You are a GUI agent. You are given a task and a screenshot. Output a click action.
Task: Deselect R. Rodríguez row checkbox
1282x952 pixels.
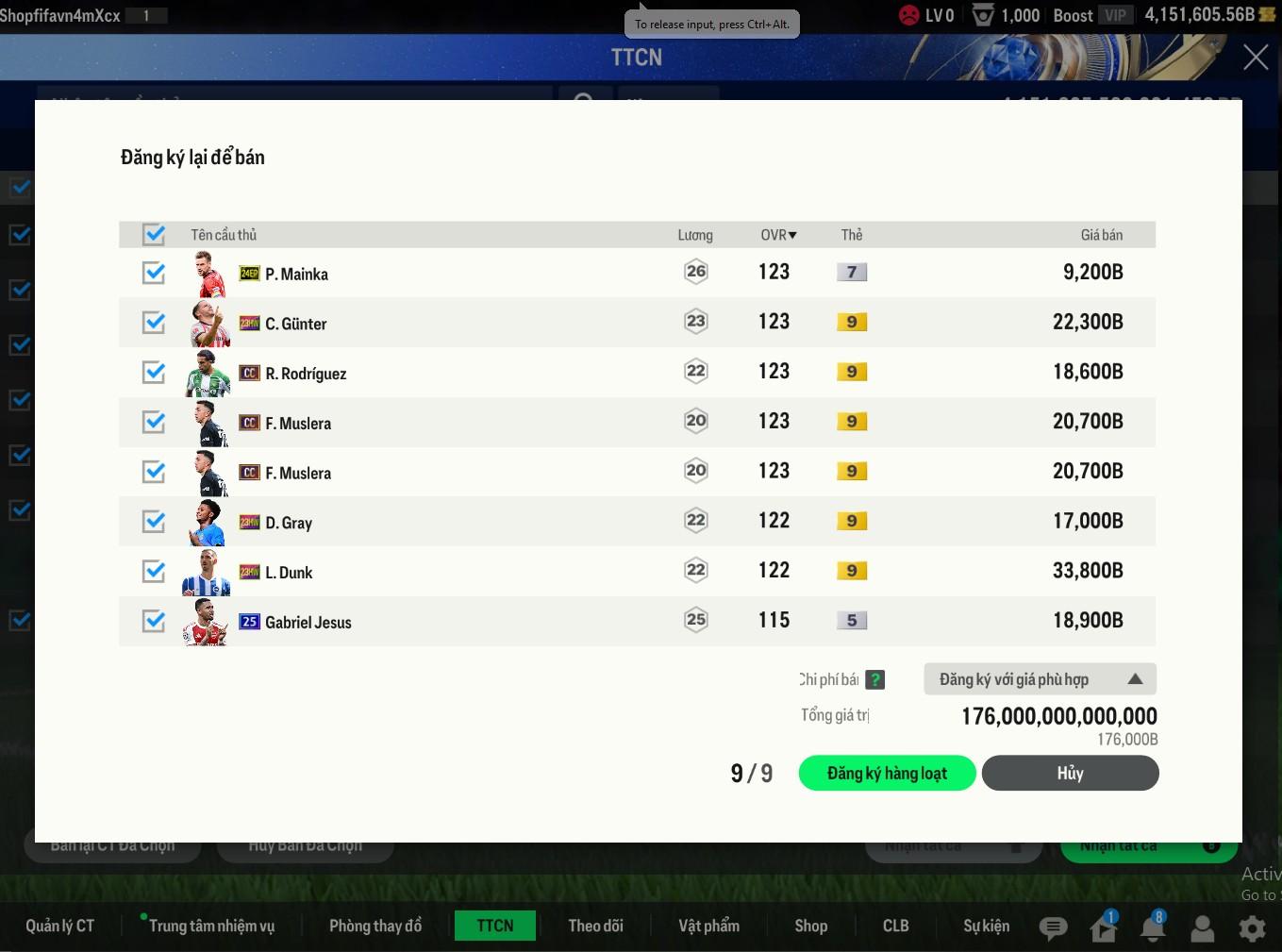click(154, 373)
